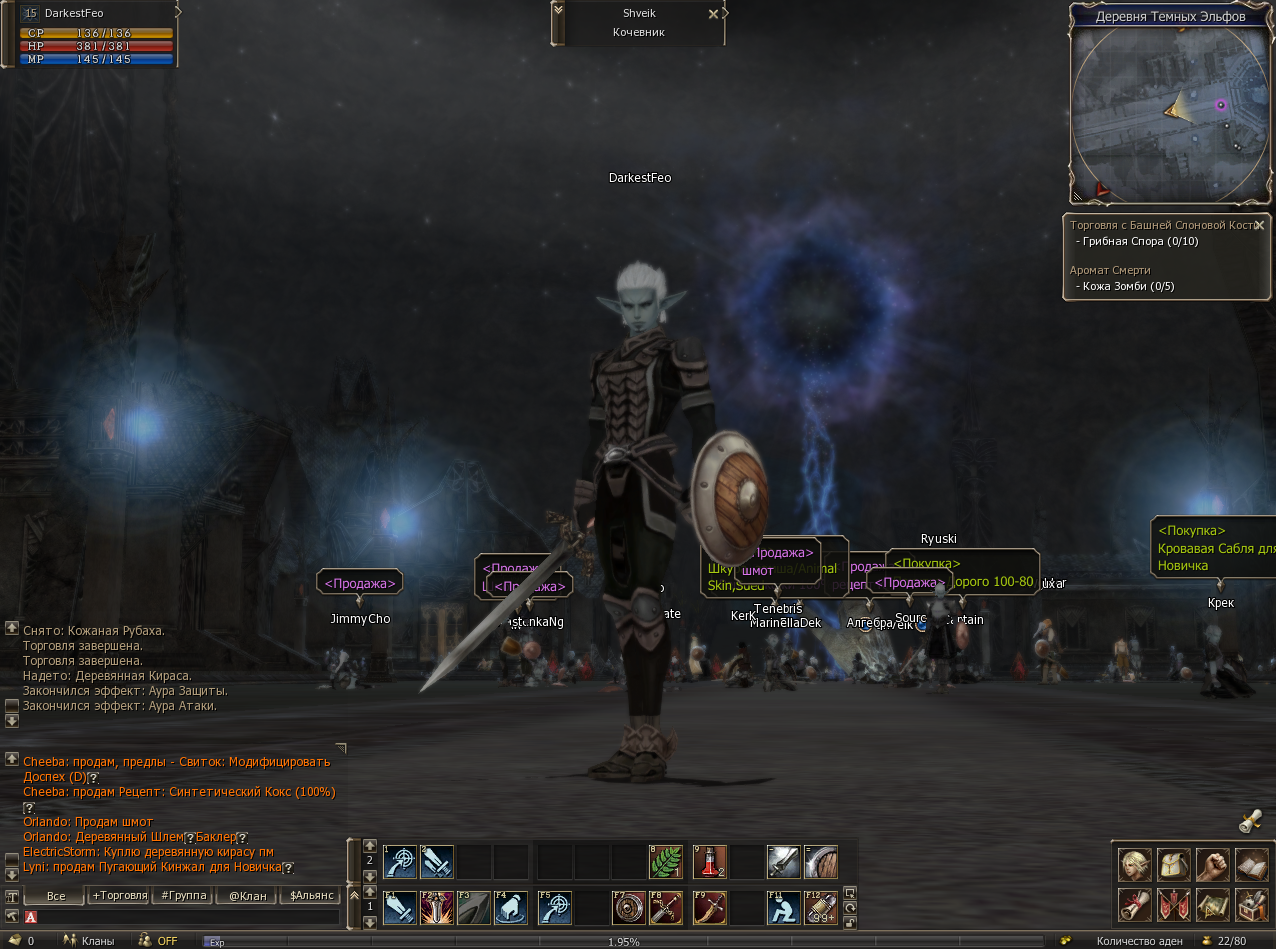Switch to the @Клан chat tab
This screenshot has width=1276, height=949.
[247, 895]
